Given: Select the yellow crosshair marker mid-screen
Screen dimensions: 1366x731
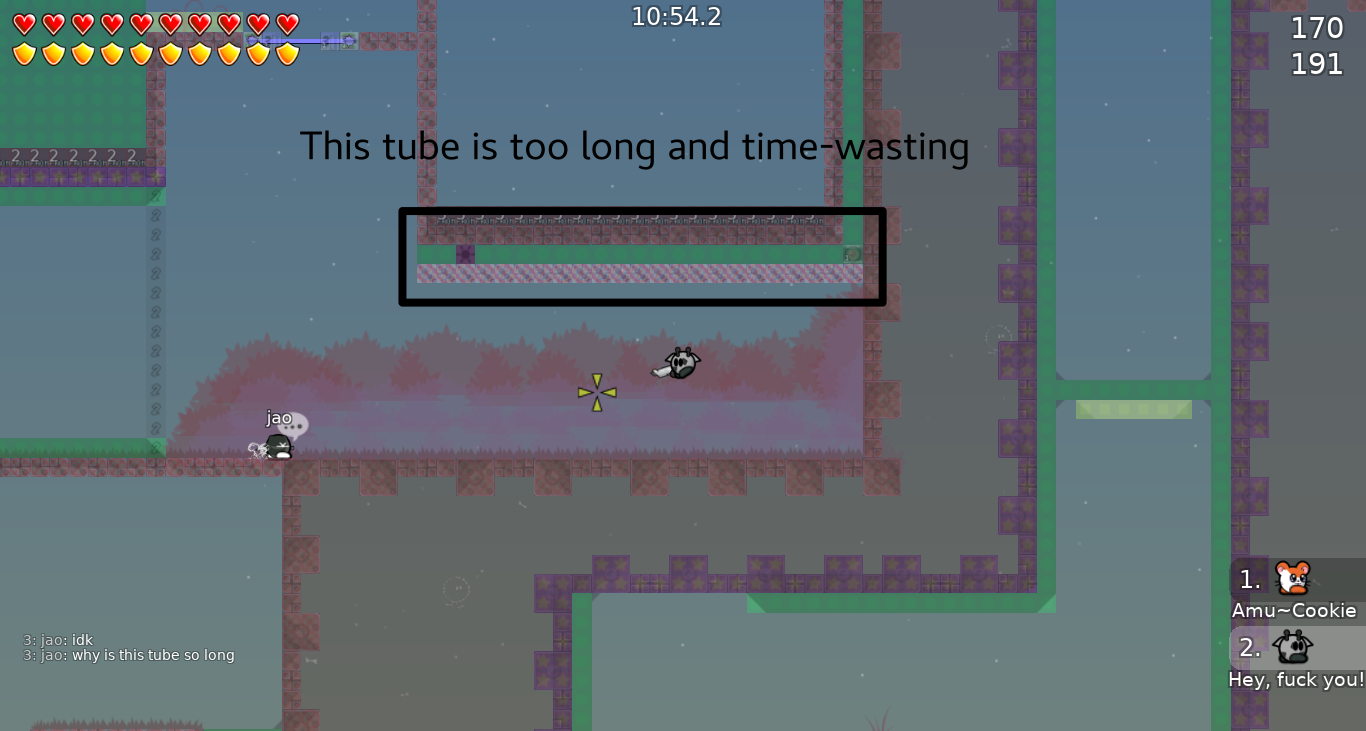Looking at the screenshot, I should 595,390.
